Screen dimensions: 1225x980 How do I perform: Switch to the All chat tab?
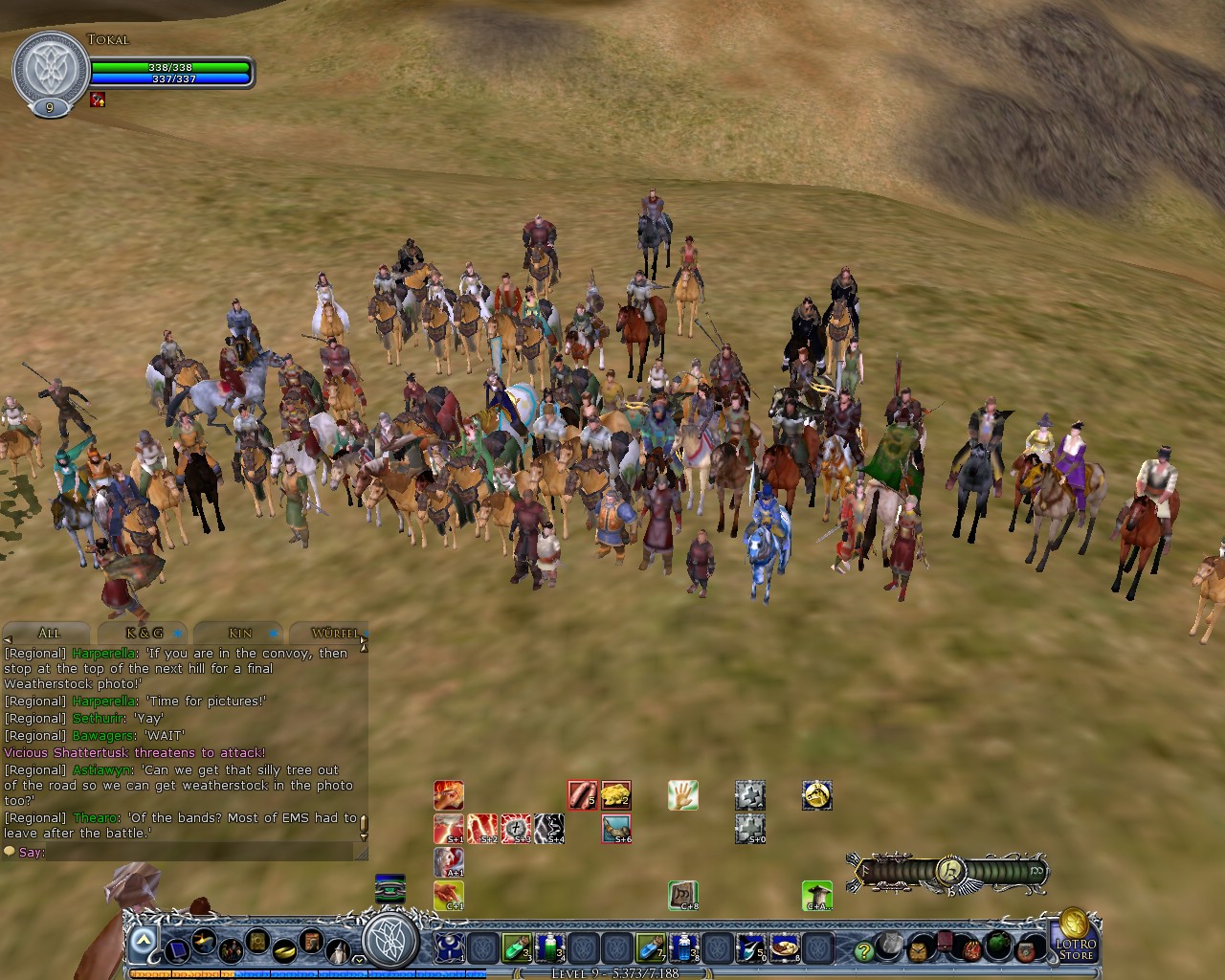[48, 633]
